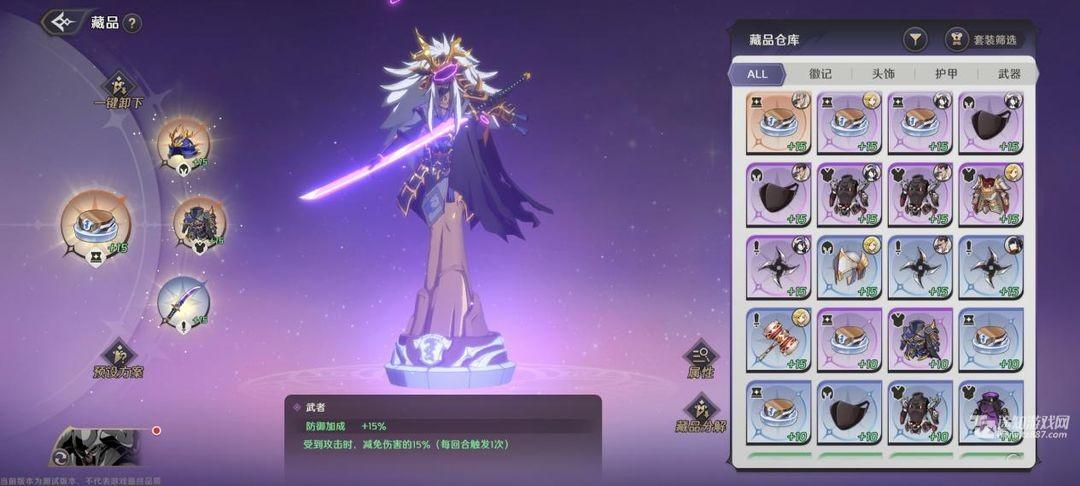Select the equipped samurai helmet slot

(x=183, y=143)
